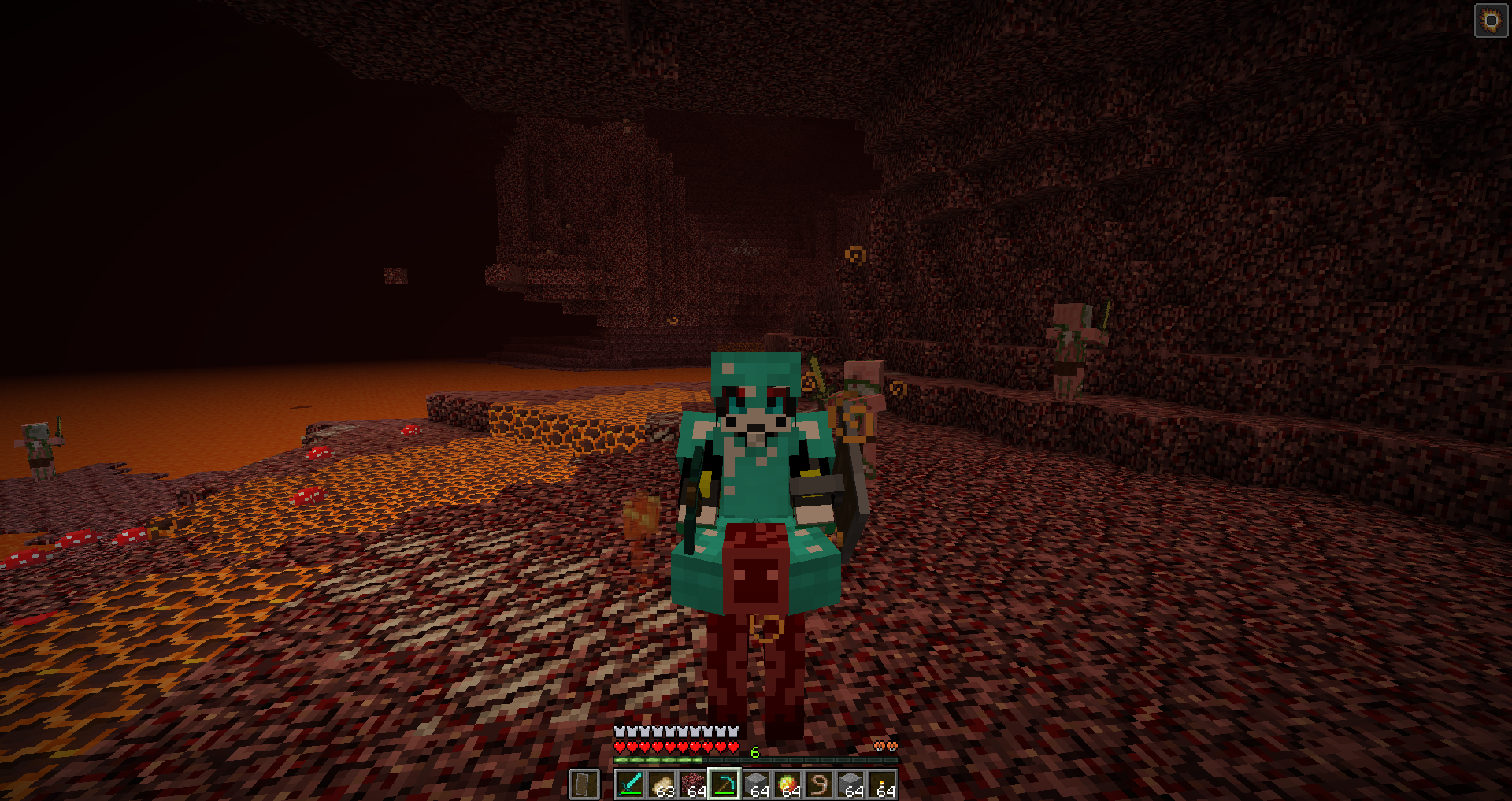Open the flame-ring mod icon in the top-right corner
This screenshot has width=1512, height=801.
click(1491, 20)
